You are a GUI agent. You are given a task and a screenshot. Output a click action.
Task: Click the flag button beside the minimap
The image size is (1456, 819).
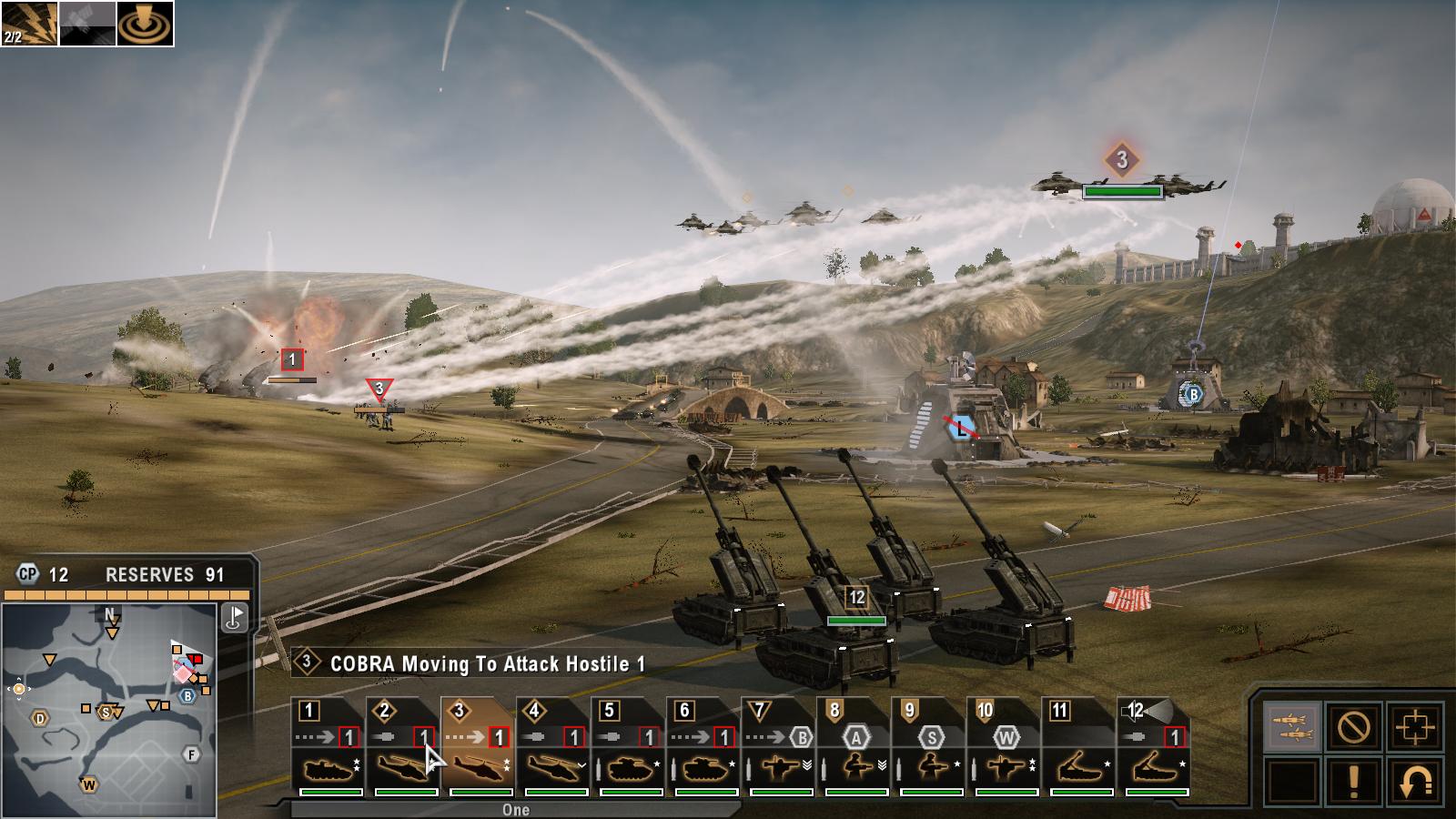click(x=235, y=618)
